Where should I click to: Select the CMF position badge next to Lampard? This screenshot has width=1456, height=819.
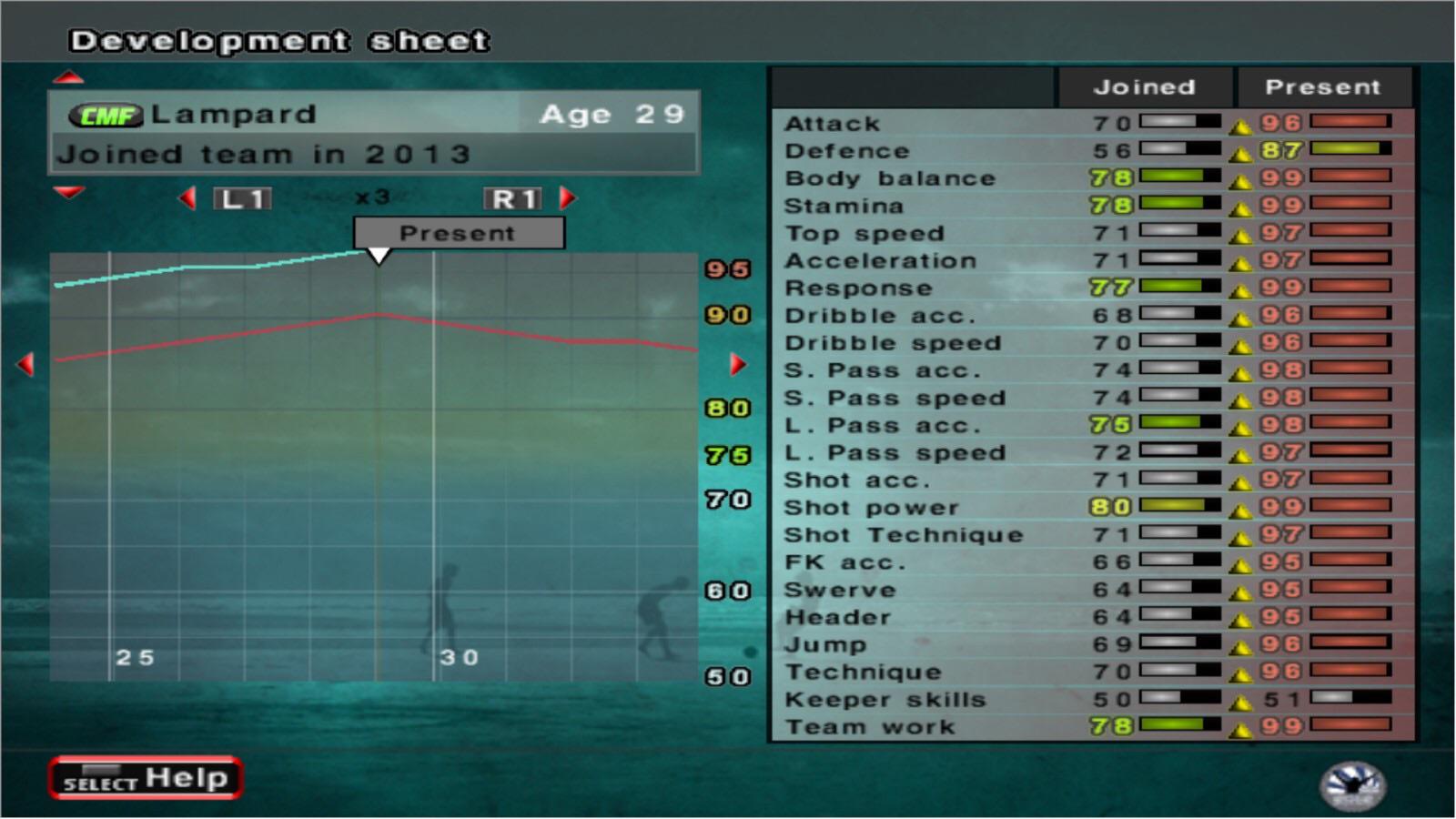[106, 113]
